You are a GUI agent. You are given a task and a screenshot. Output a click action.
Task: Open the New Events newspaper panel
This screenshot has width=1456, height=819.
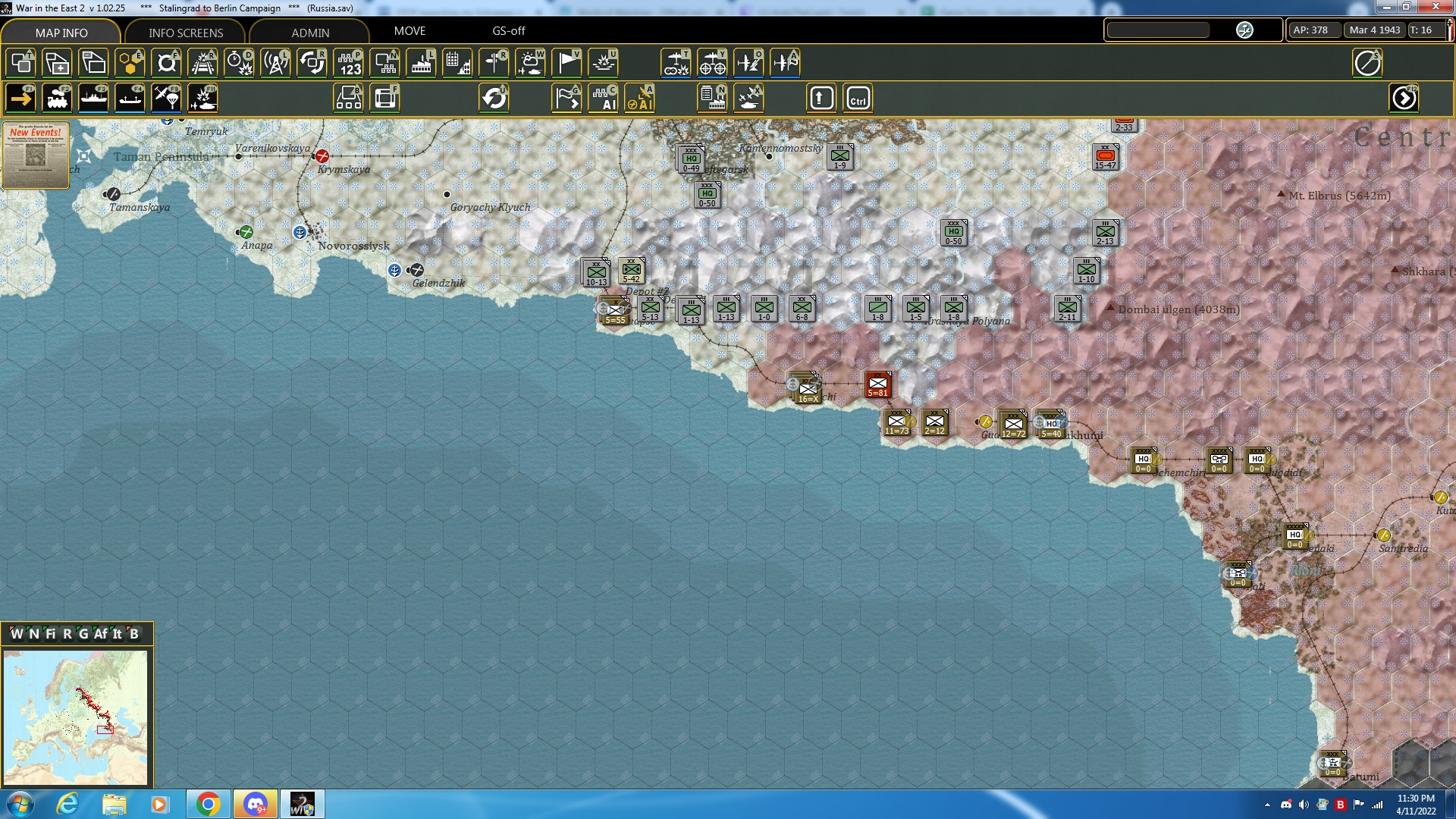(x=36, y=155)
